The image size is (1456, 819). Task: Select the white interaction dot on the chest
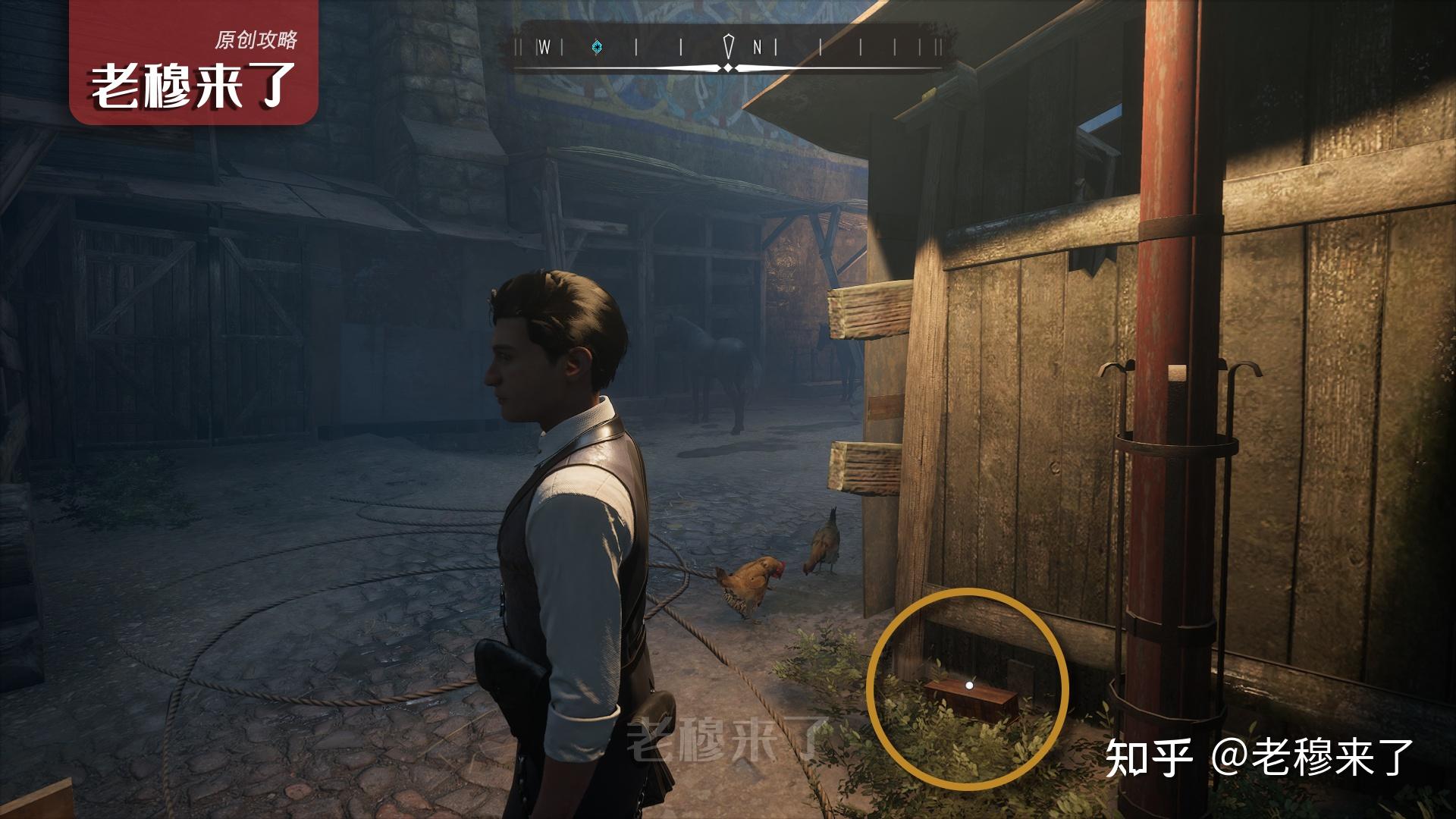click(968, 685)
